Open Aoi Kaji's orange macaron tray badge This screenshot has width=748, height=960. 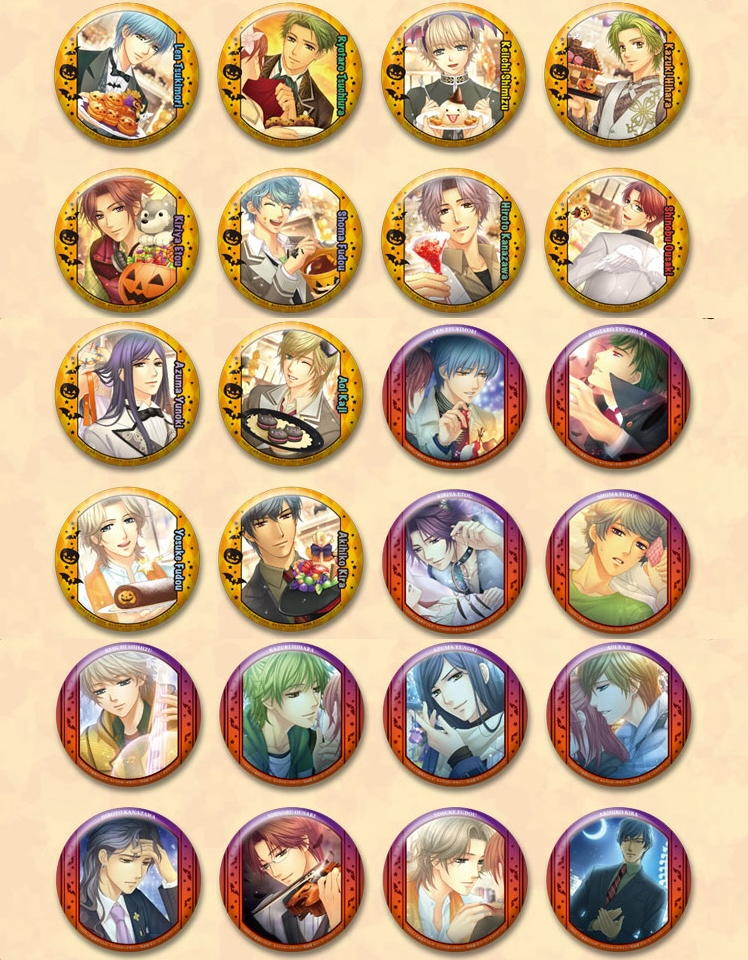pyautogui.click(x=290, y=395)
